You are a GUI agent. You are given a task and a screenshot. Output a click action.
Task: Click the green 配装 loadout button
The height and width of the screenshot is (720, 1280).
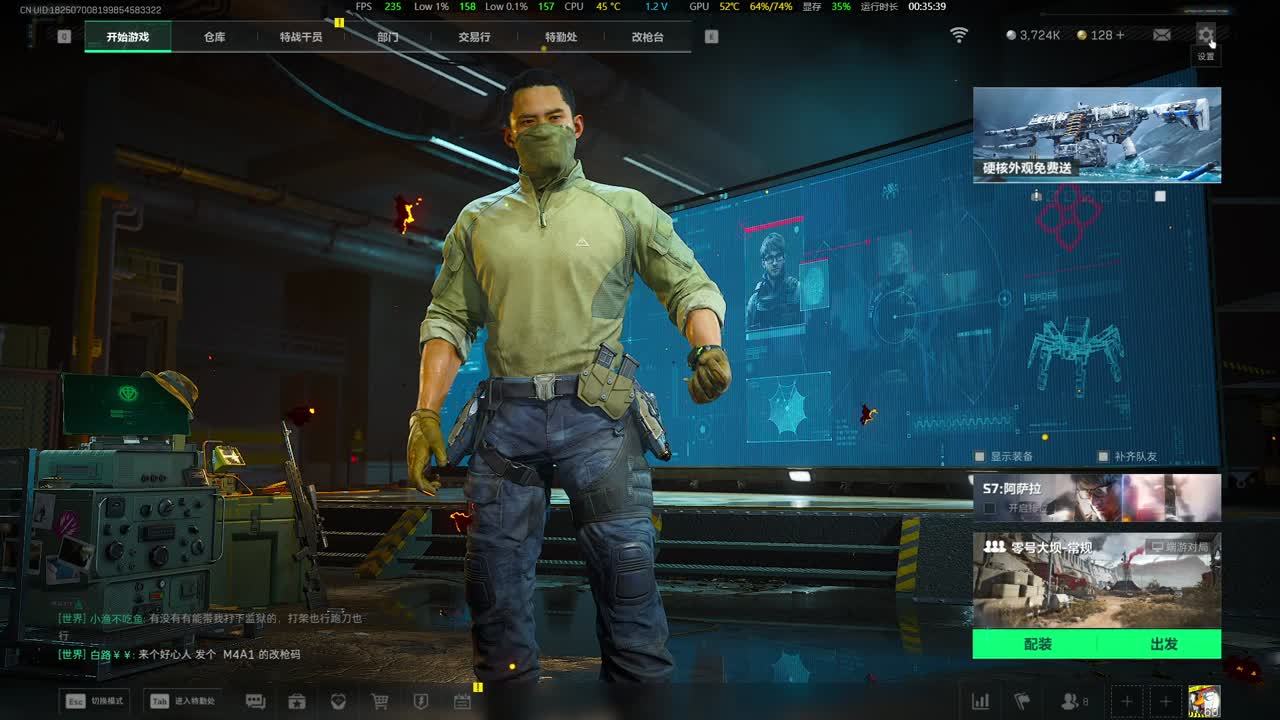[x=1037, y=644]
